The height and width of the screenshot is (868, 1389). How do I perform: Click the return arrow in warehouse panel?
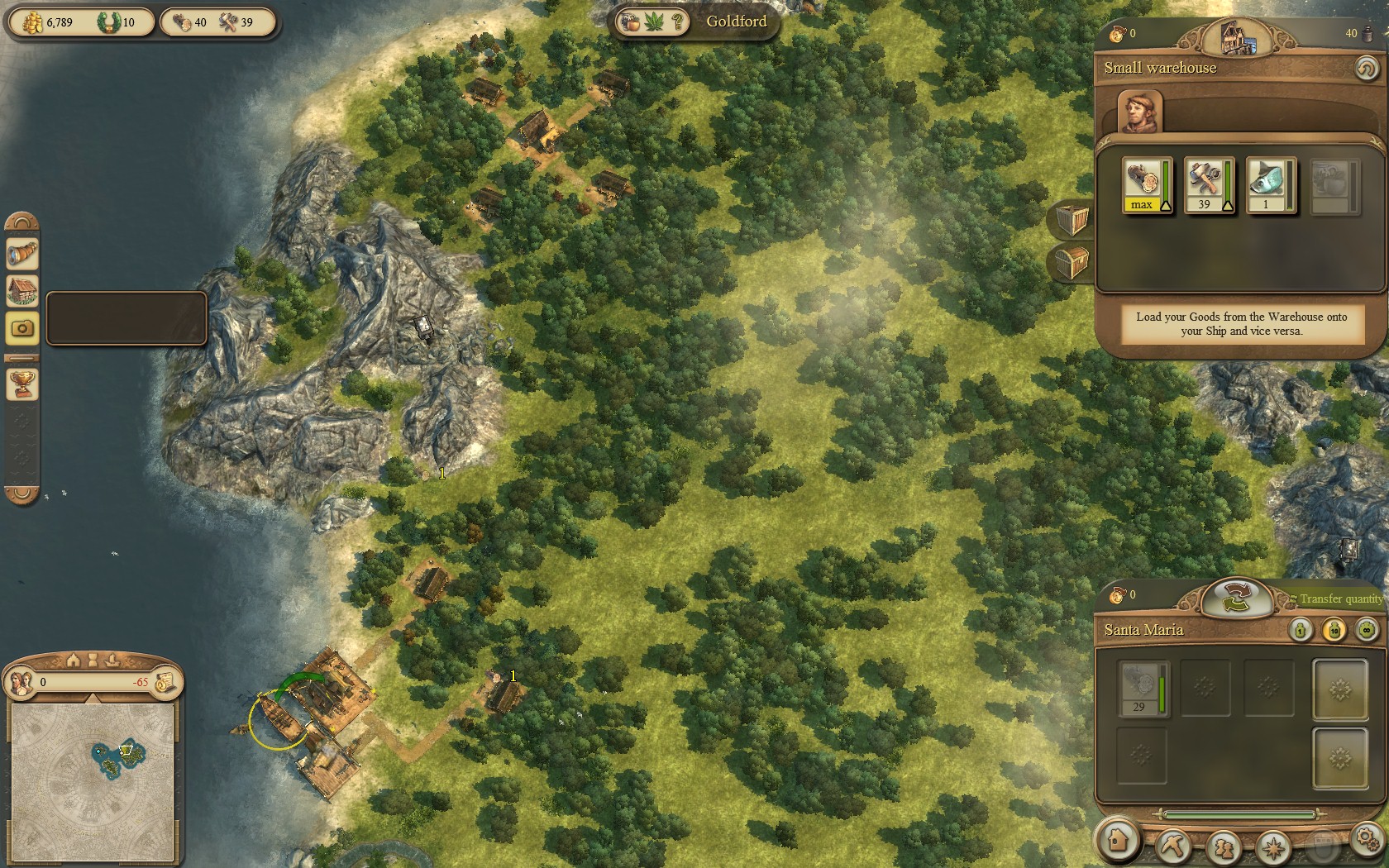coord(1366,68)
